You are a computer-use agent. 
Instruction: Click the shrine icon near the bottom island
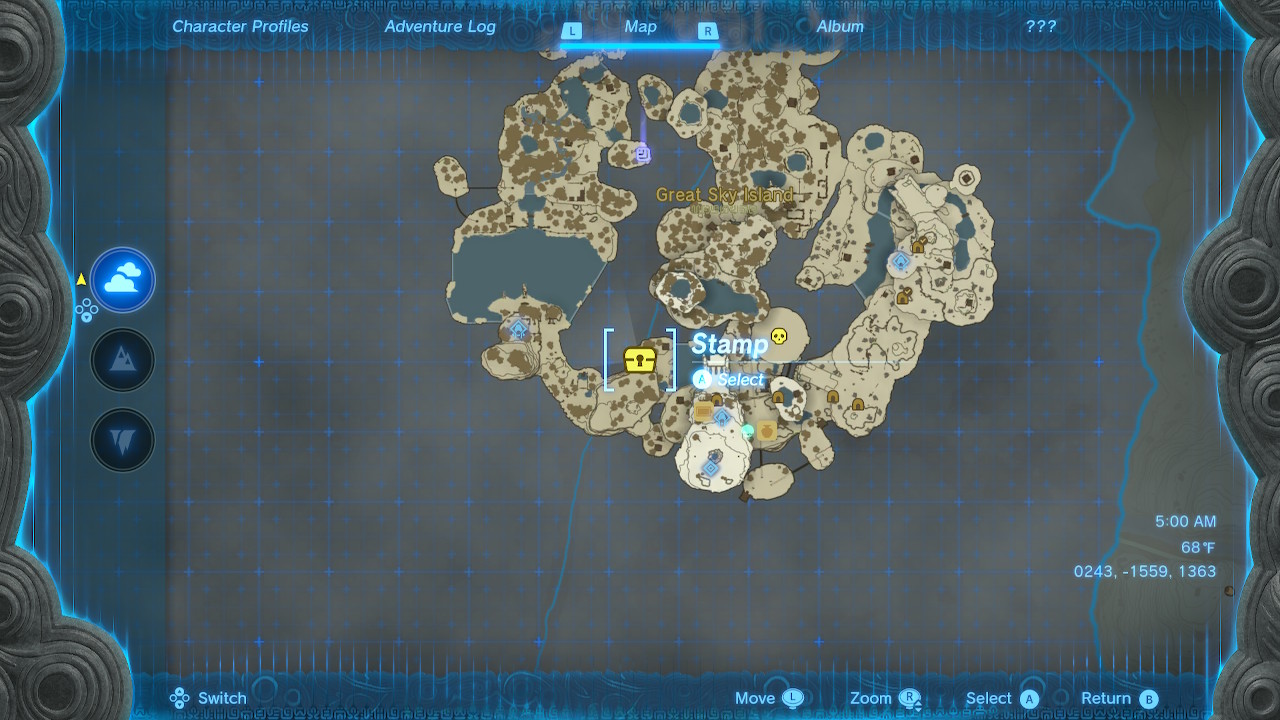[710, 468]
